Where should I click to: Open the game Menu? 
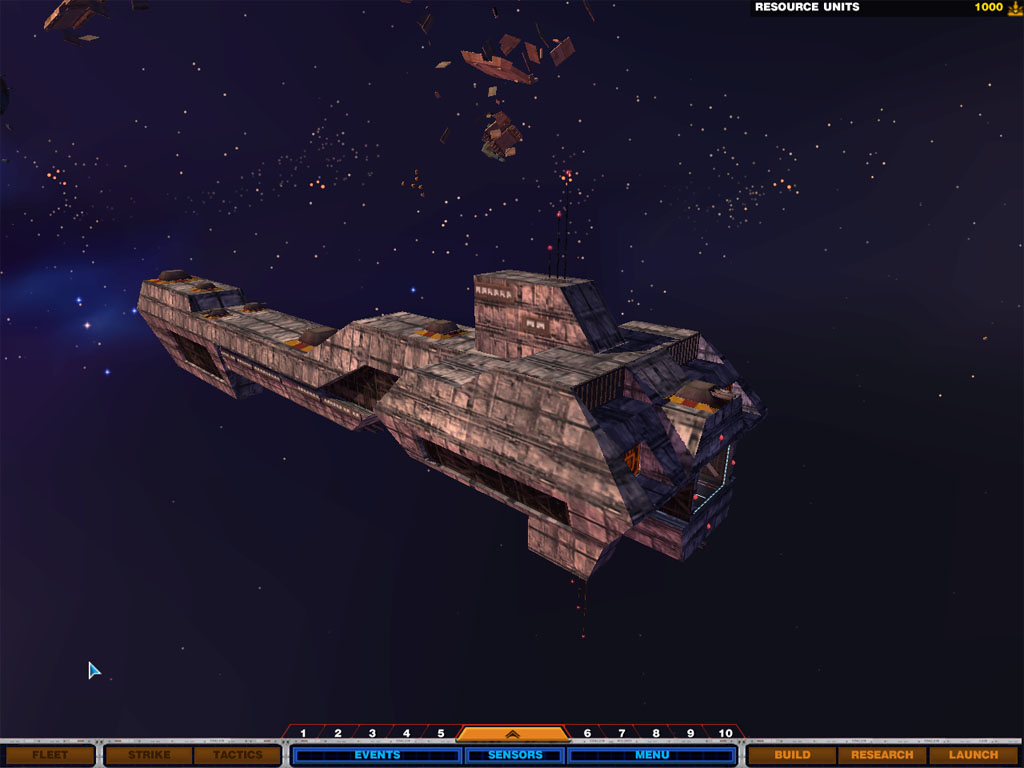pyautogui.click(x=652, y=755)
